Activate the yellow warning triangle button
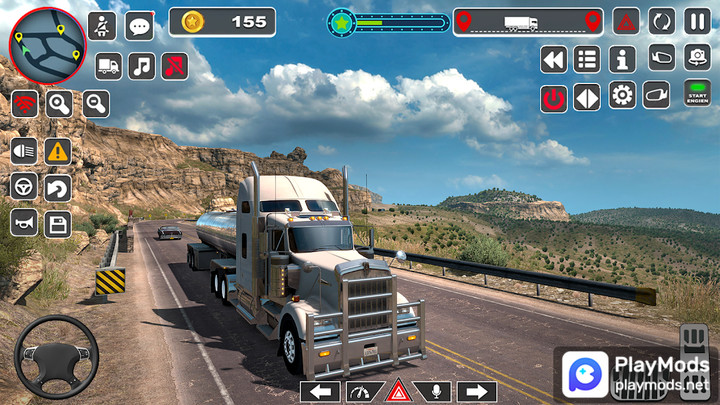Image resolution: width=720 pixels, height=405 pixels. coord(58,151)
